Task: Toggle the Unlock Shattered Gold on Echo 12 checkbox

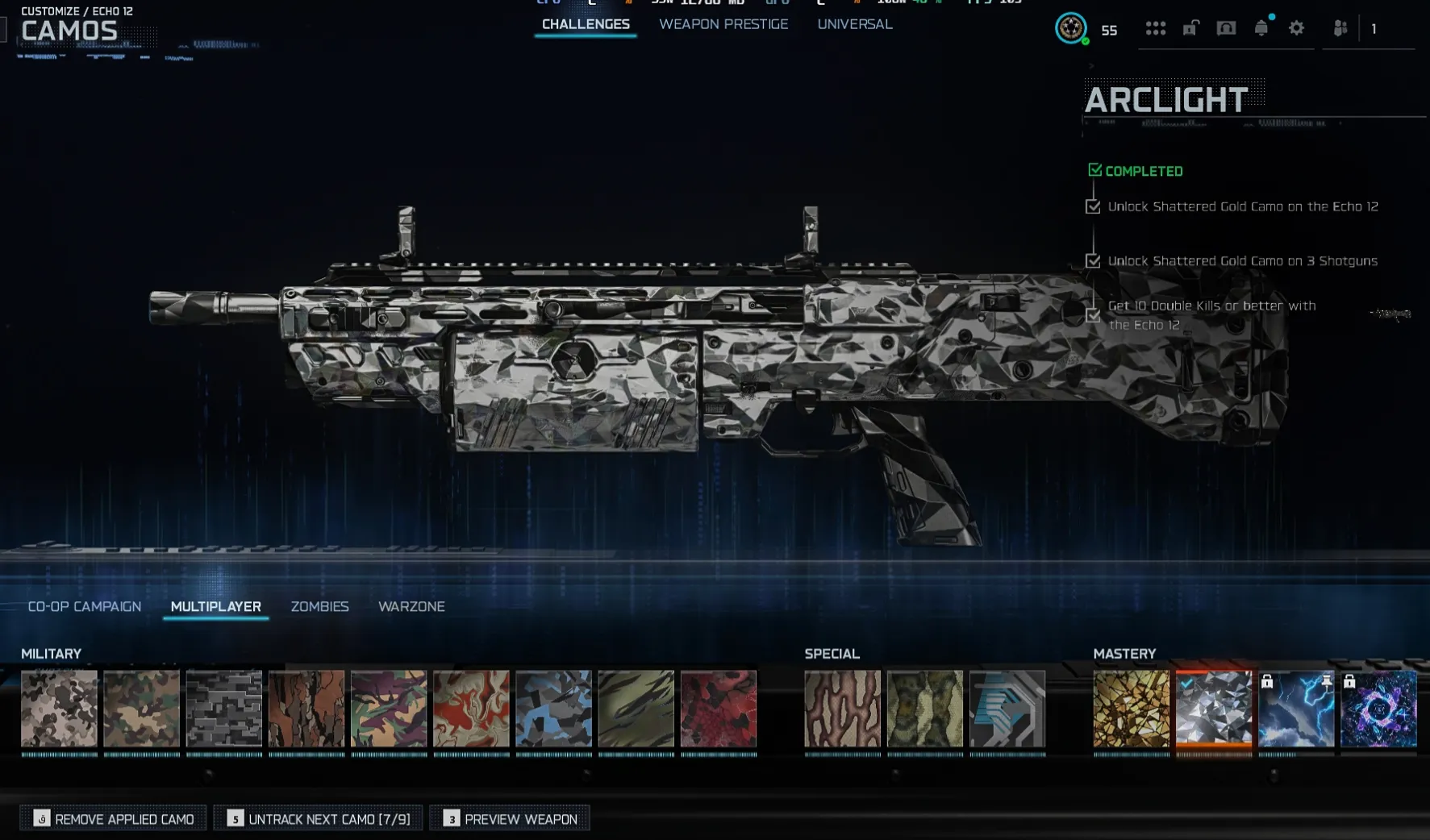Action: [x=1094, y=206]
